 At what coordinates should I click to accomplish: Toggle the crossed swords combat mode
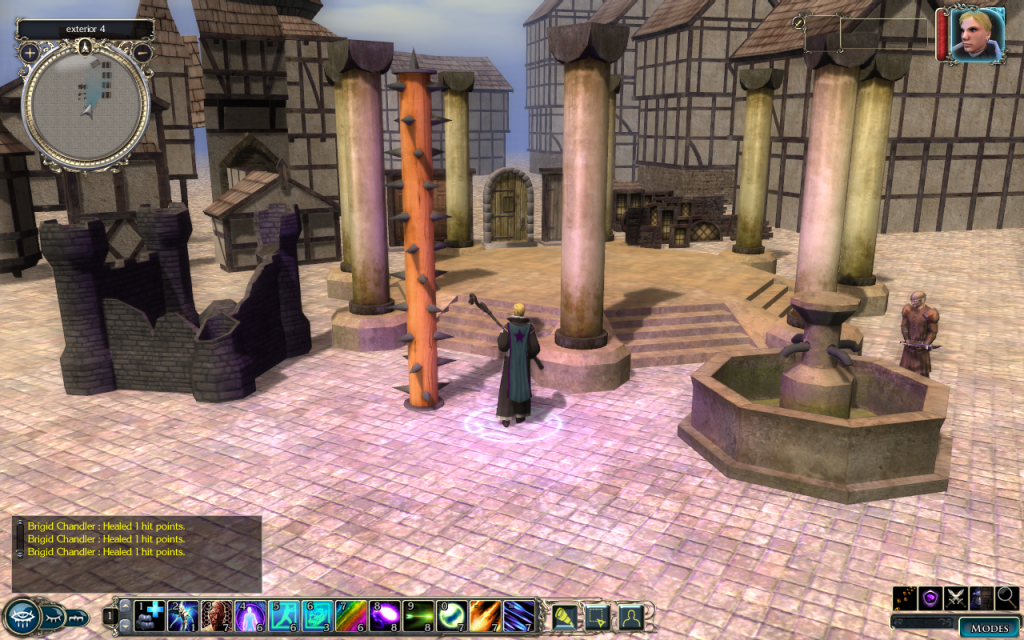[x=956, y=598]
